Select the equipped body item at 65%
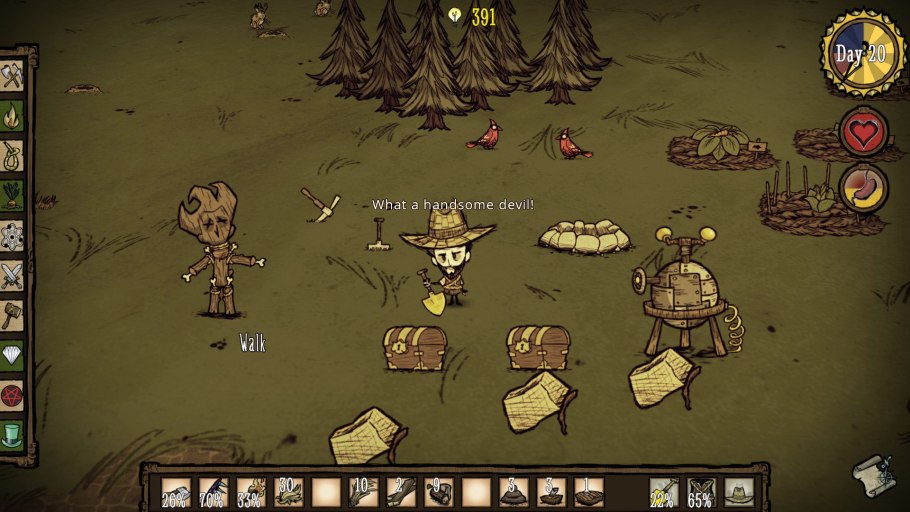The width and height of the screenshot is (910, 512). (700, 491)
